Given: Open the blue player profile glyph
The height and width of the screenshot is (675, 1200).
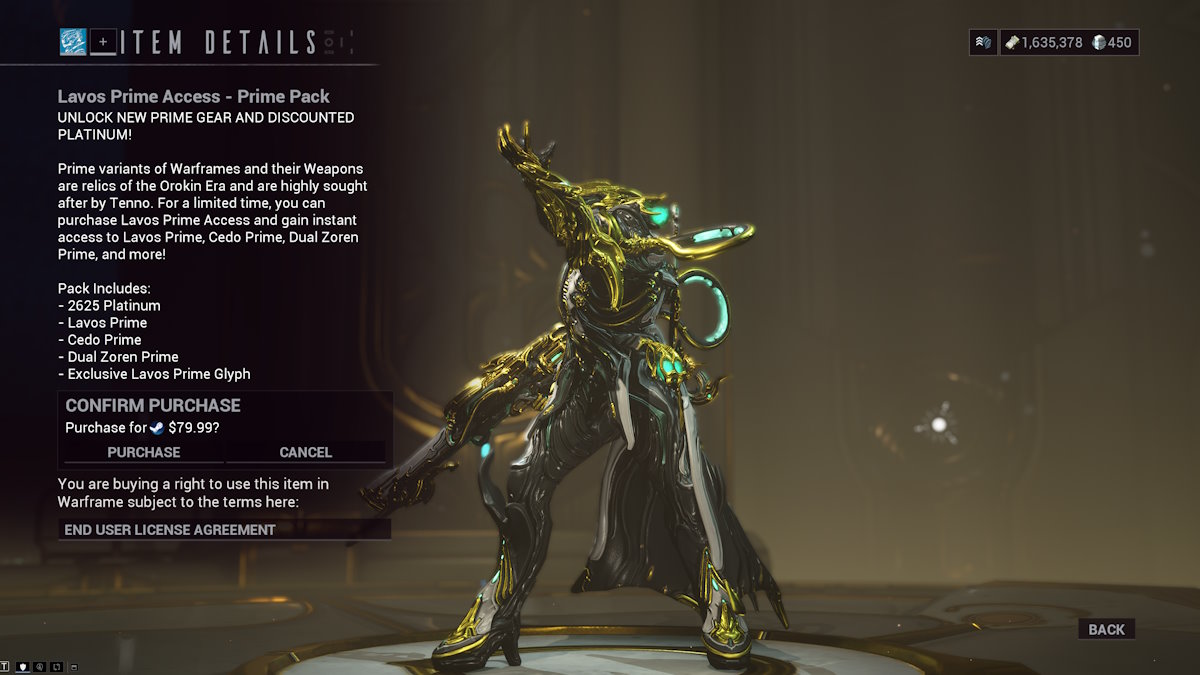Looking at the screenshot, I should point(72,42).
